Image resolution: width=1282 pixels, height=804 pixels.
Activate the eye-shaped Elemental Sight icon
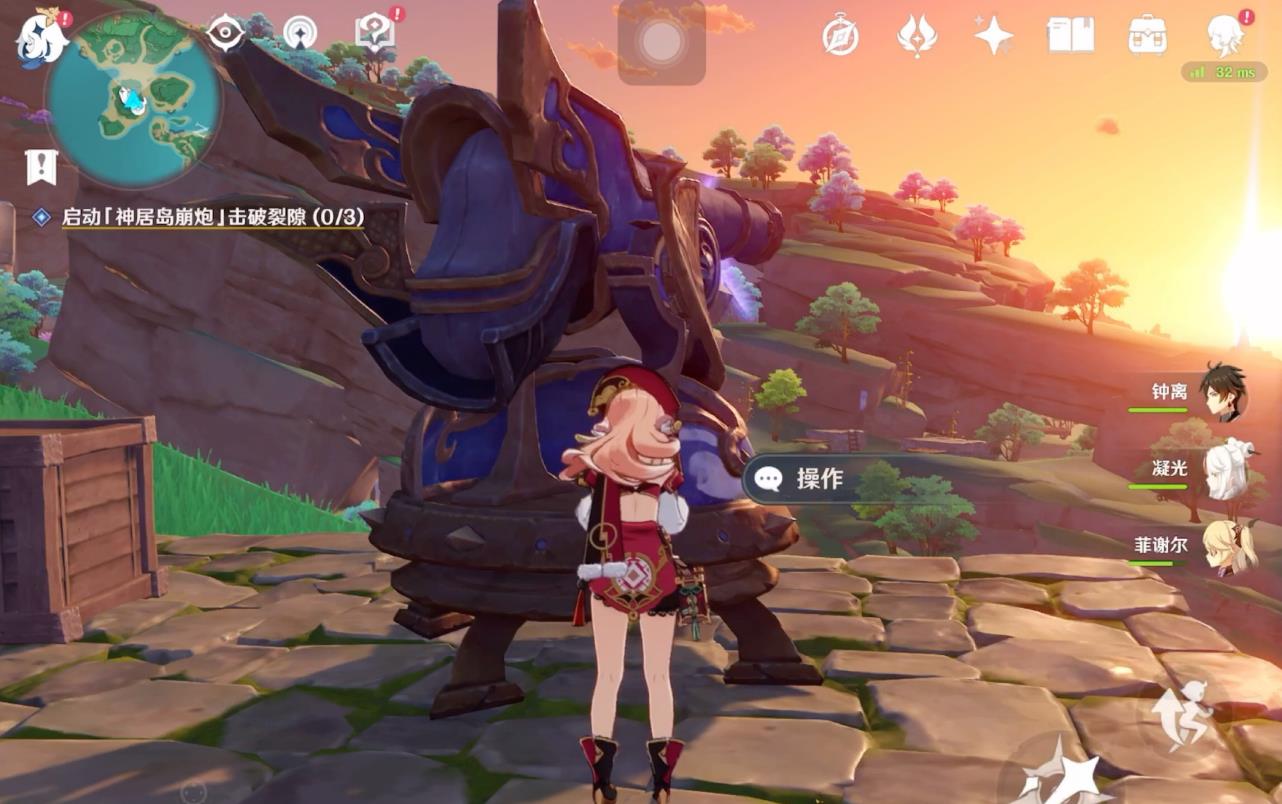click(x=225, y=33)
